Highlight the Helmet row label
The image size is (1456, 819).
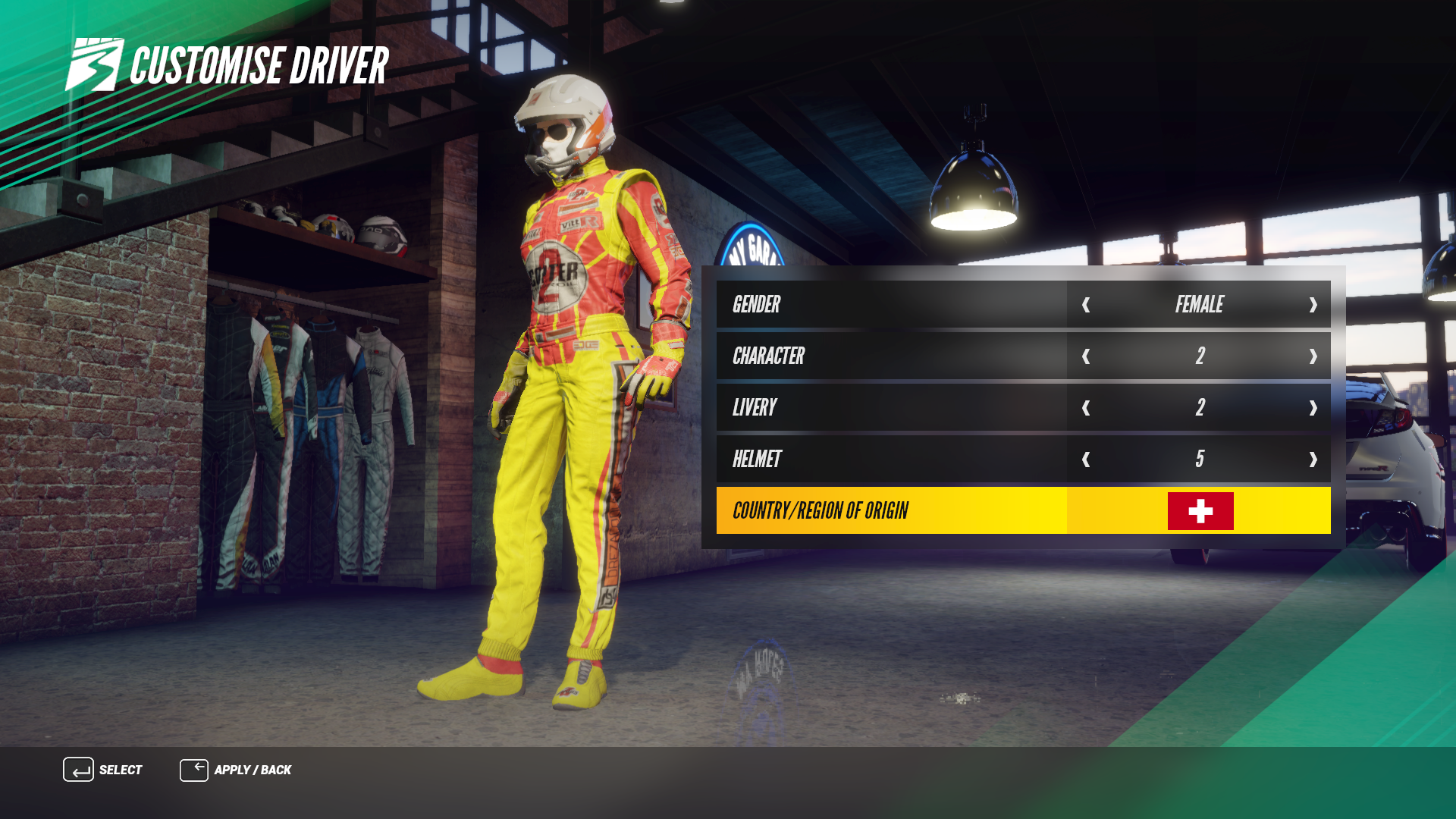(x=757, y=460)
